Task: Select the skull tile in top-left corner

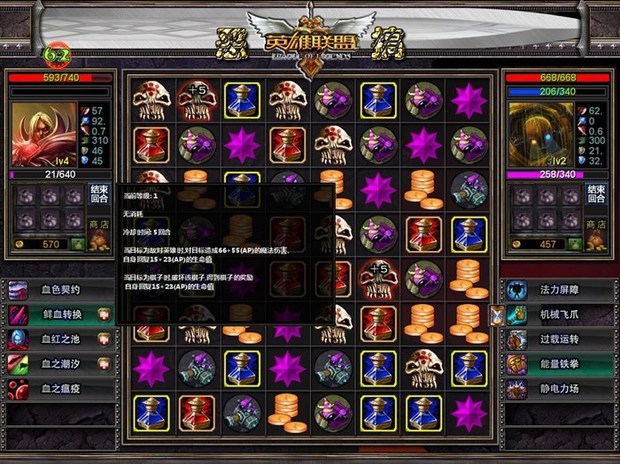Action: [x=151, y=100]
